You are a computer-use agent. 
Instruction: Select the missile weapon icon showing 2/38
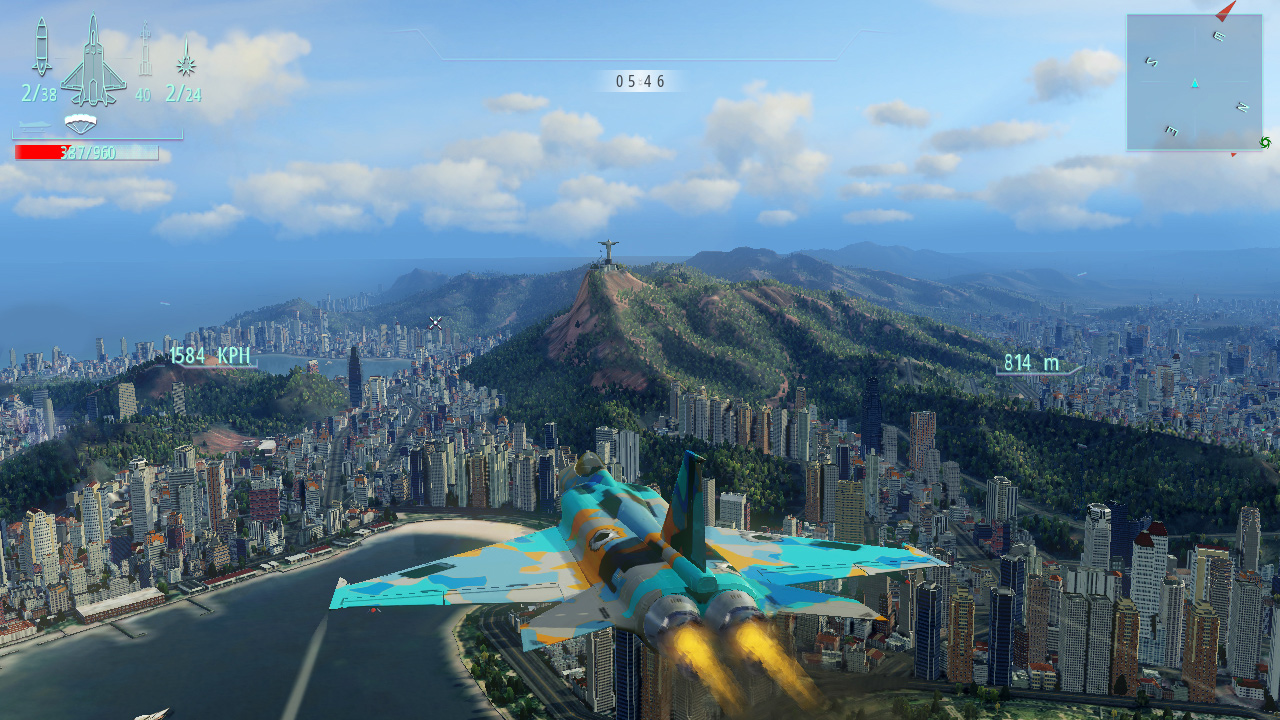[42, 45]
